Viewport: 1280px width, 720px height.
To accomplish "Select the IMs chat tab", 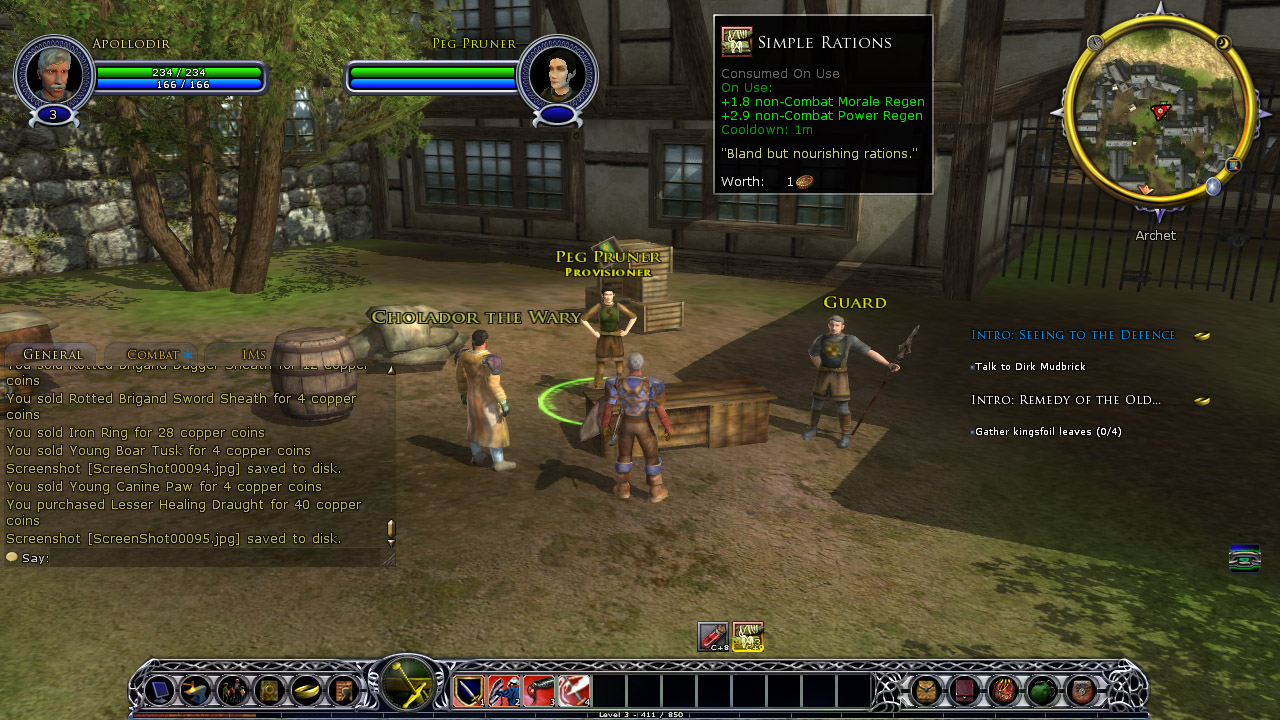I will pyautogui.click(x=254, y=354).
